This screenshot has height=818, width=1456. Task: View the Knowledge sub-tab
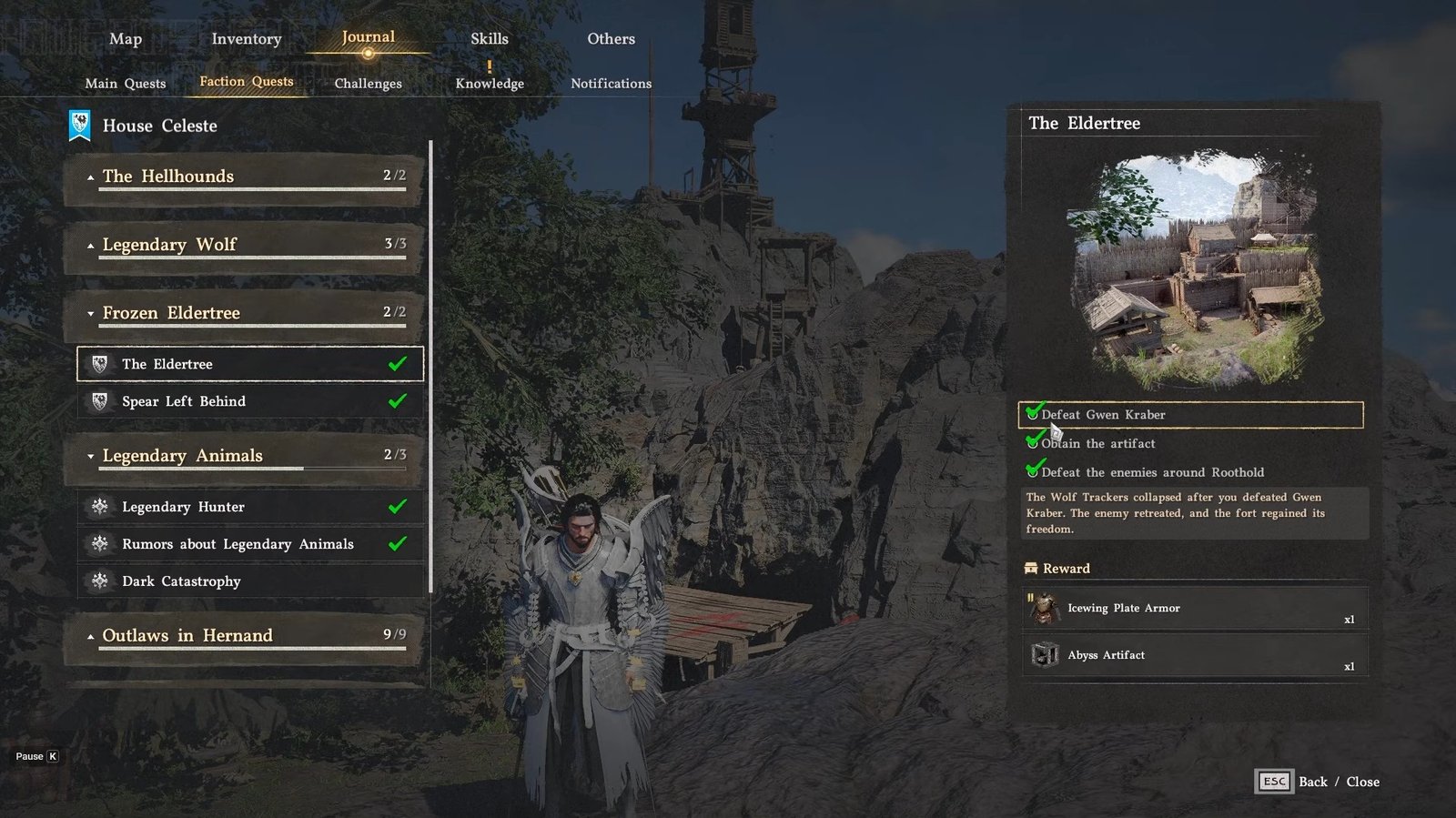click(490, 84)
